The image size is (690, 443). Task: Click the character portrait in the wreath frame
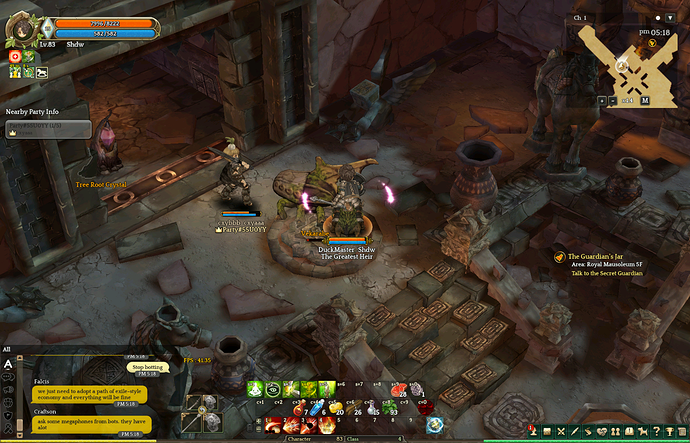pos(20,32)
